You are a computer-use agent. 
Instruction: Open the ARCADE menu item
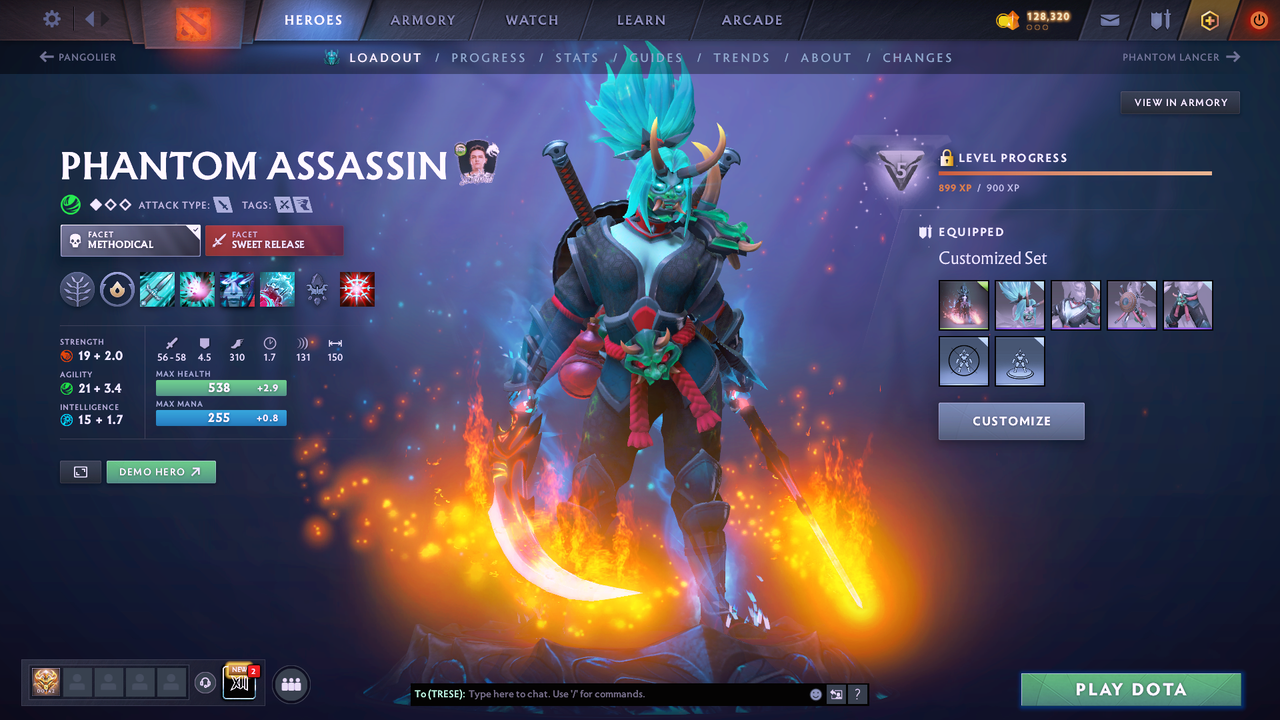pyautogui.click(x=751, y=20)
